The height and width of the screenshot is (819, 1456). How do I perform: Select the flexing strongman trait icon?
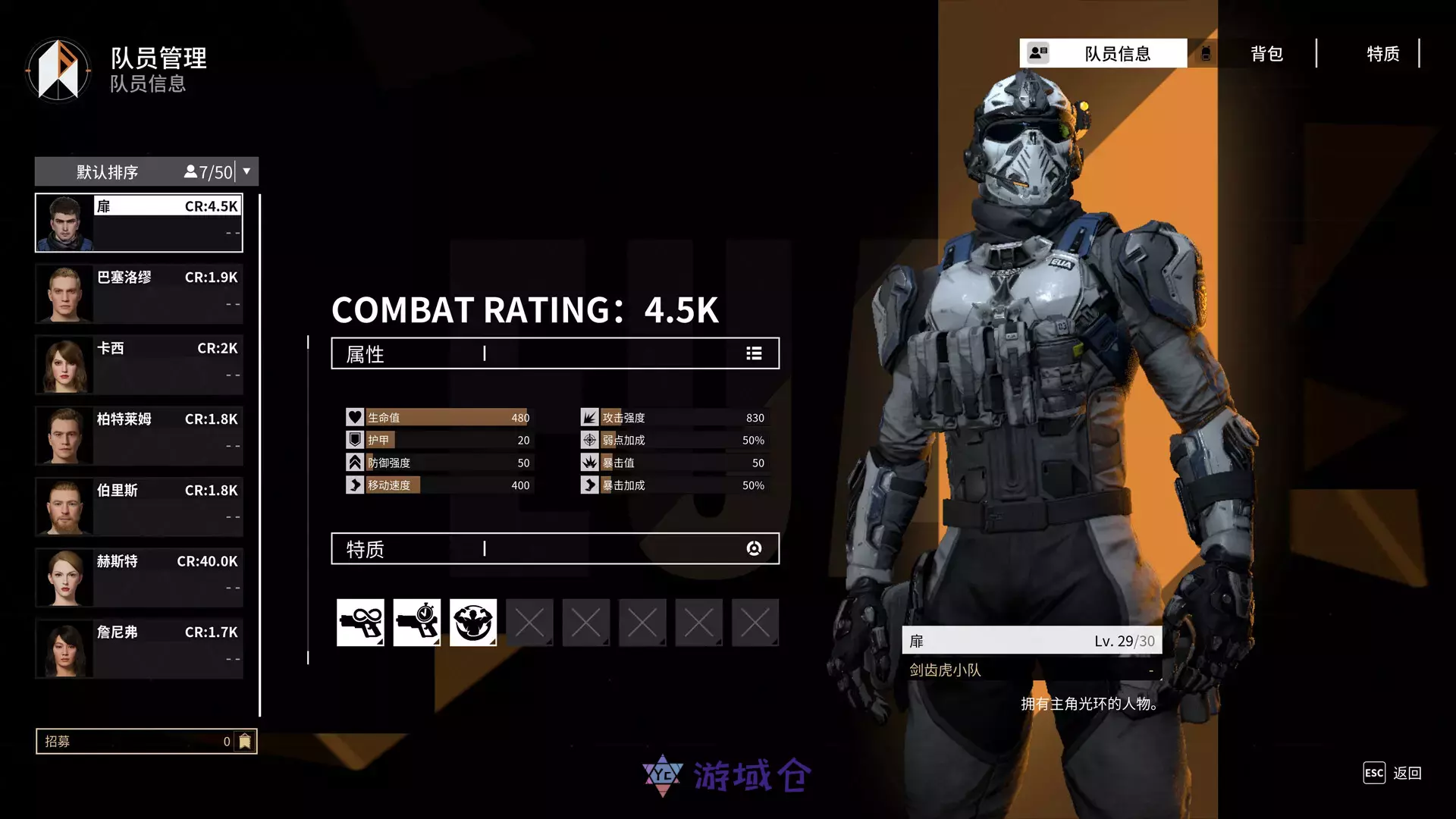point(473,622)
